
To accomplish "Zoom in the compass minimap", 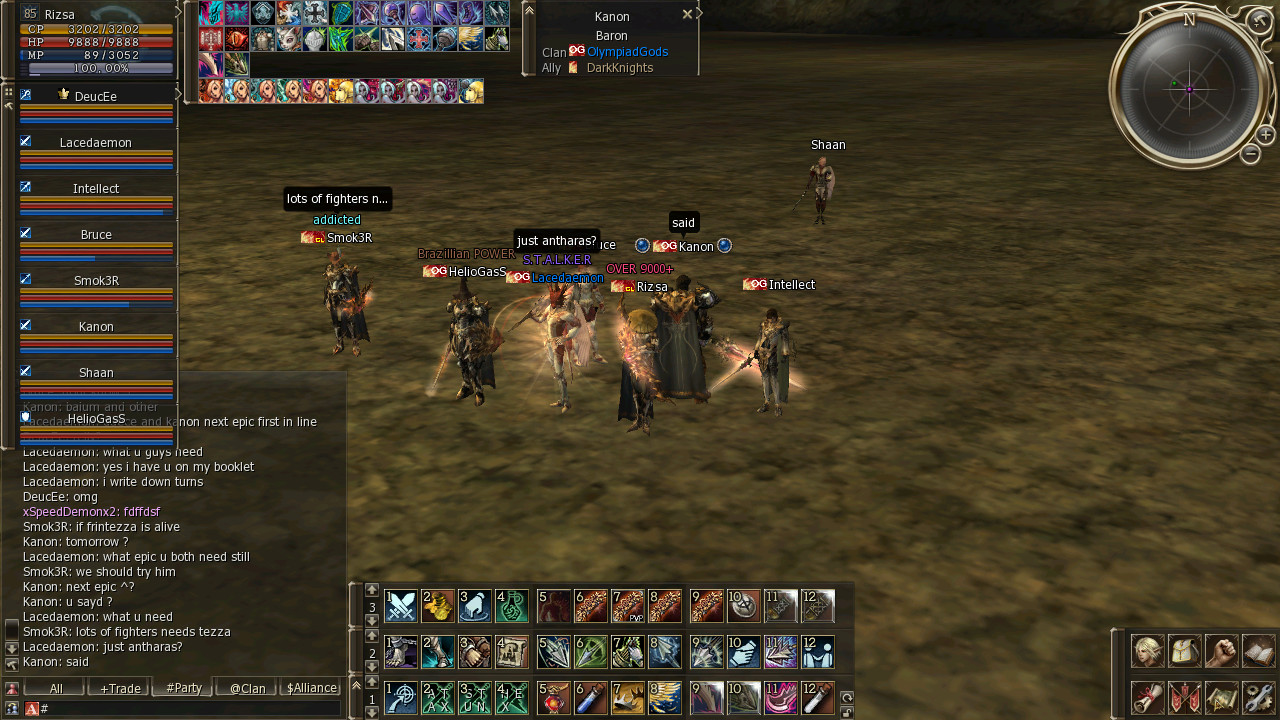I will tap(1265, 135).
